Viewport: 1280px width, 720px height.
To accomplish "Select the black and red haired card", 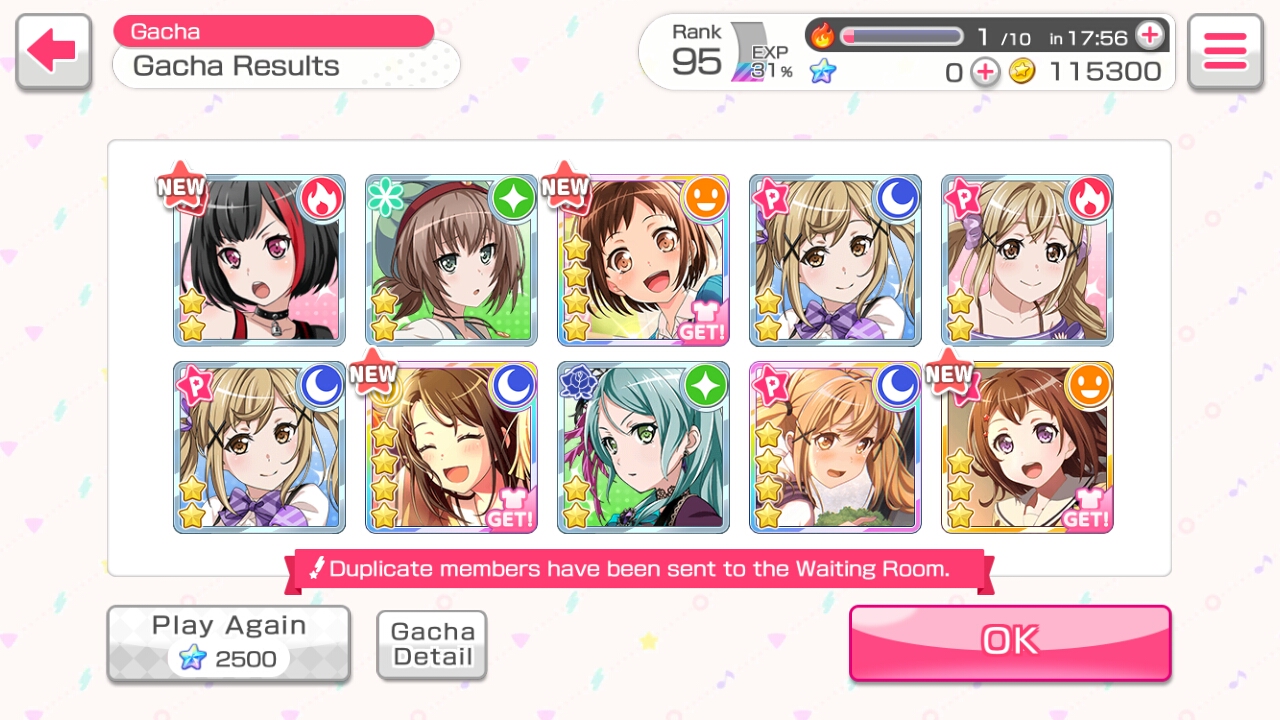I will (x=259, y=260).
